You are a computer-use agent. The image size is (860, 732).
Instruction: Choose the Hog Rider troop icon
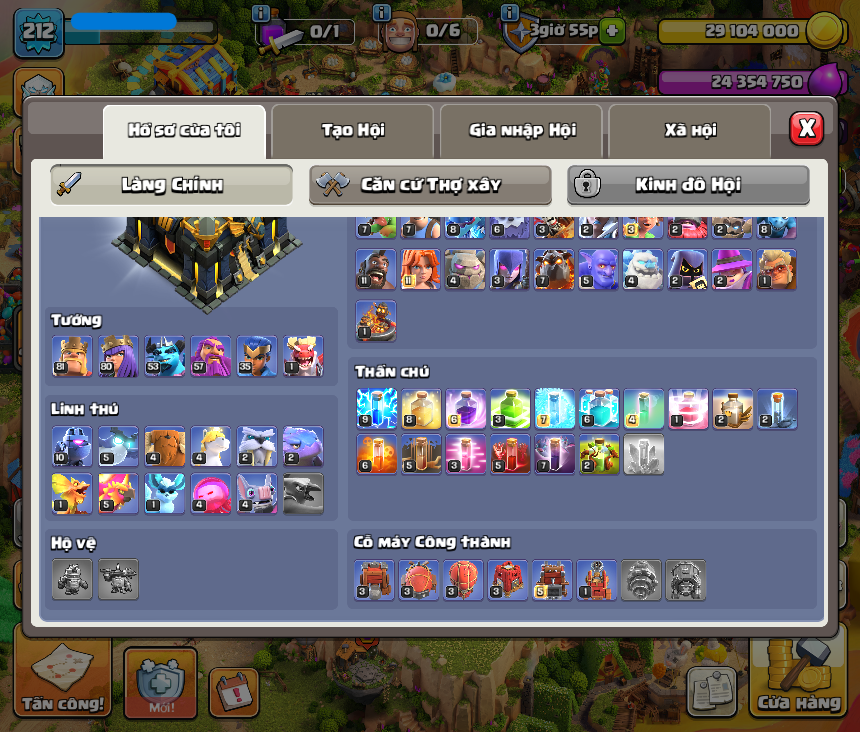tap(375, 270)
